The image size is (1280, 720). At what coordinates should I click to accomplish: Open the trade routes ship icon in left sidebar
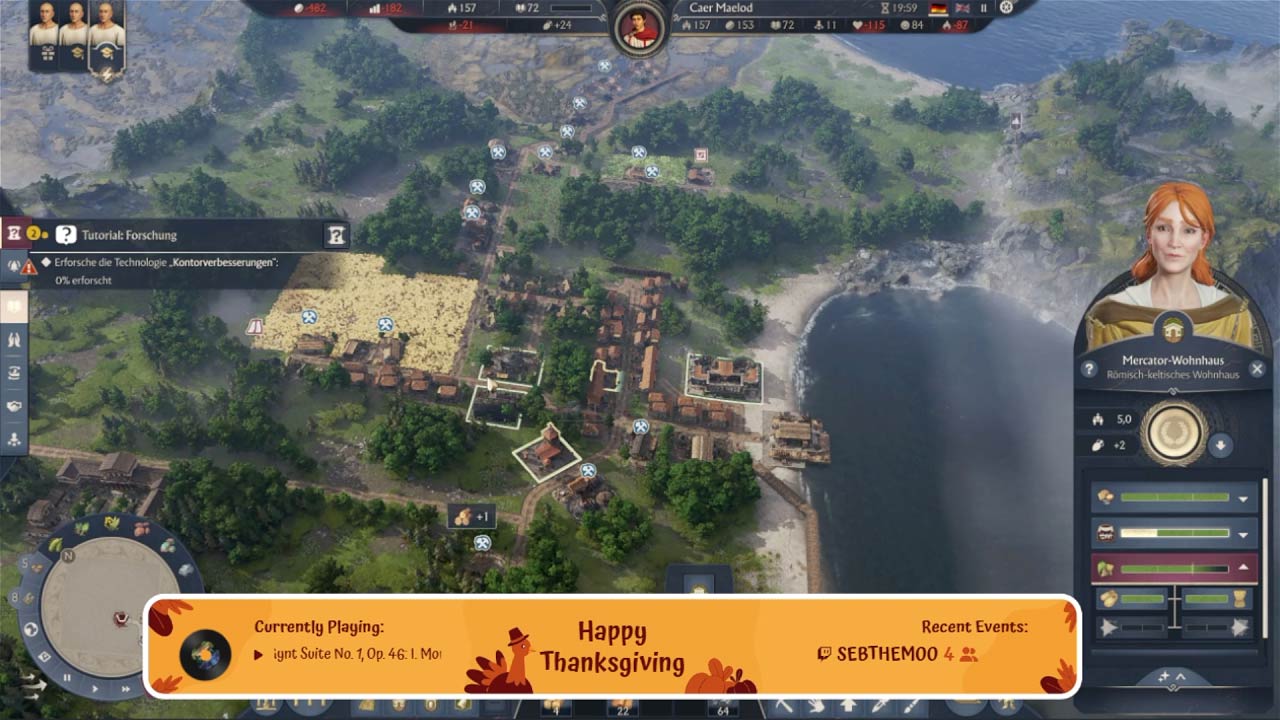pyautogui.click(x=13, y=372)
